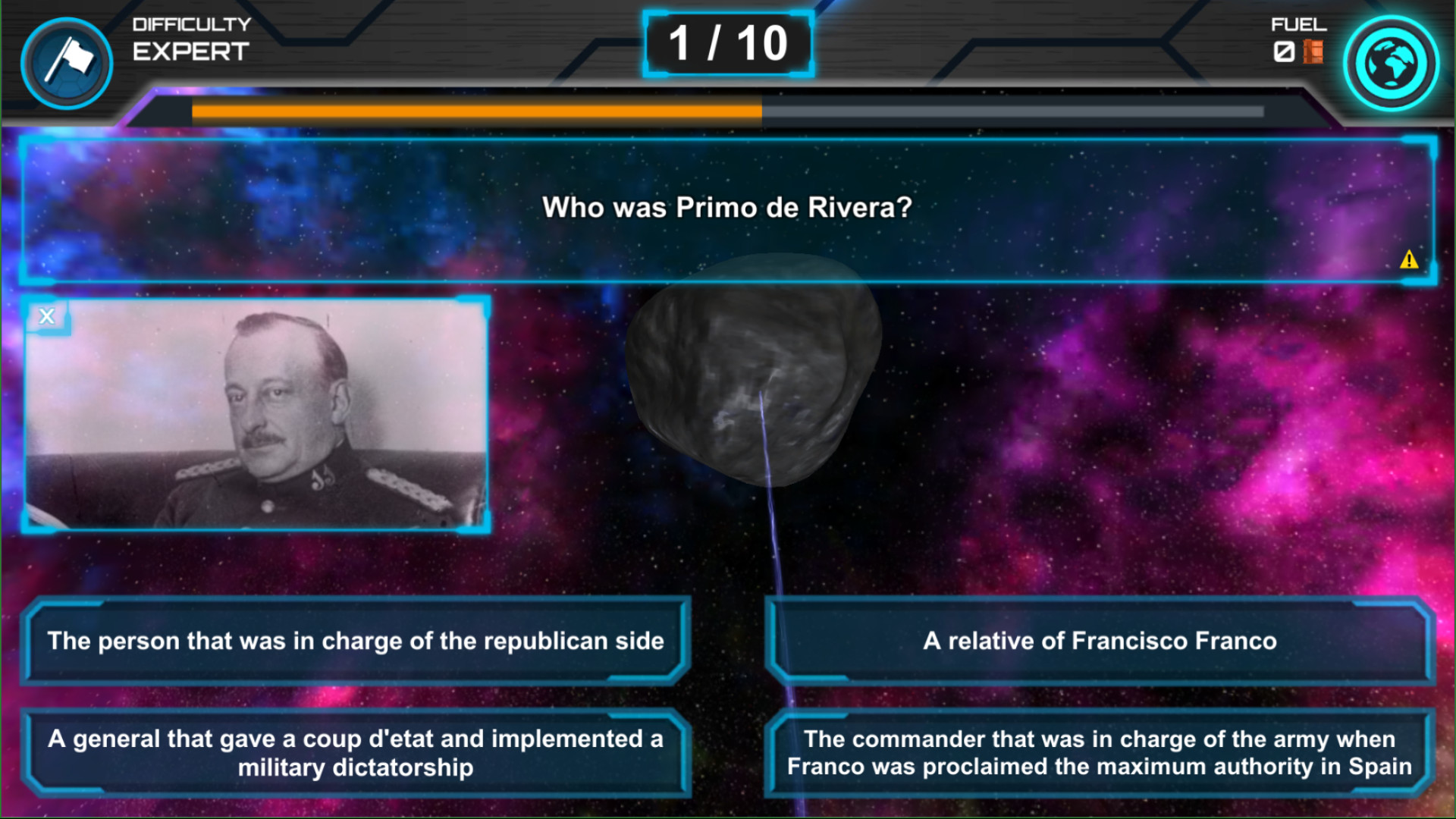Image resolution: width=1456 pixels, height=819 pixels.
Task: Click the question banner asking about Primo de Rivera
Action: (x=726, y=206)
